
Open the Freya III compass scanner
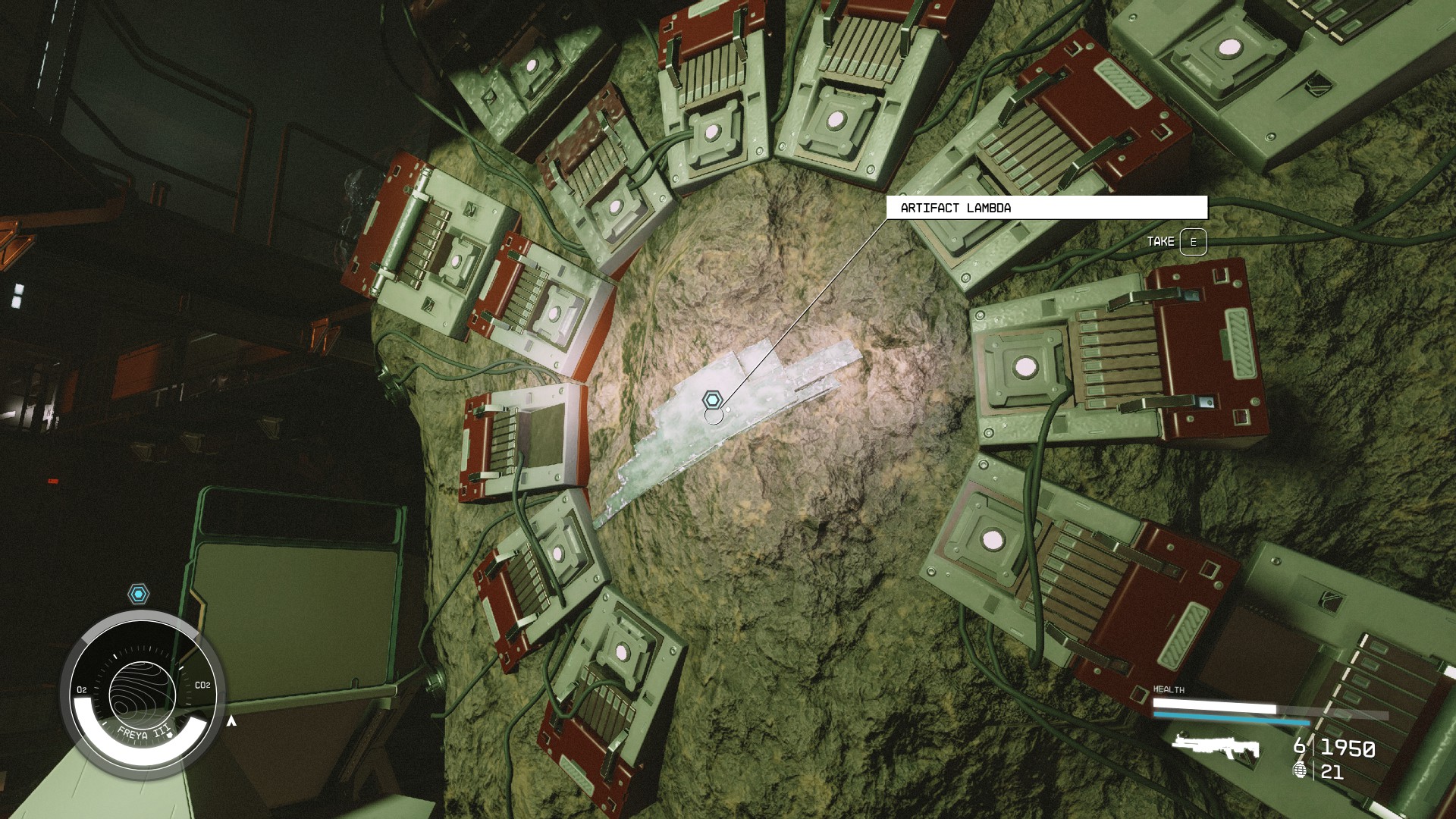143,693
